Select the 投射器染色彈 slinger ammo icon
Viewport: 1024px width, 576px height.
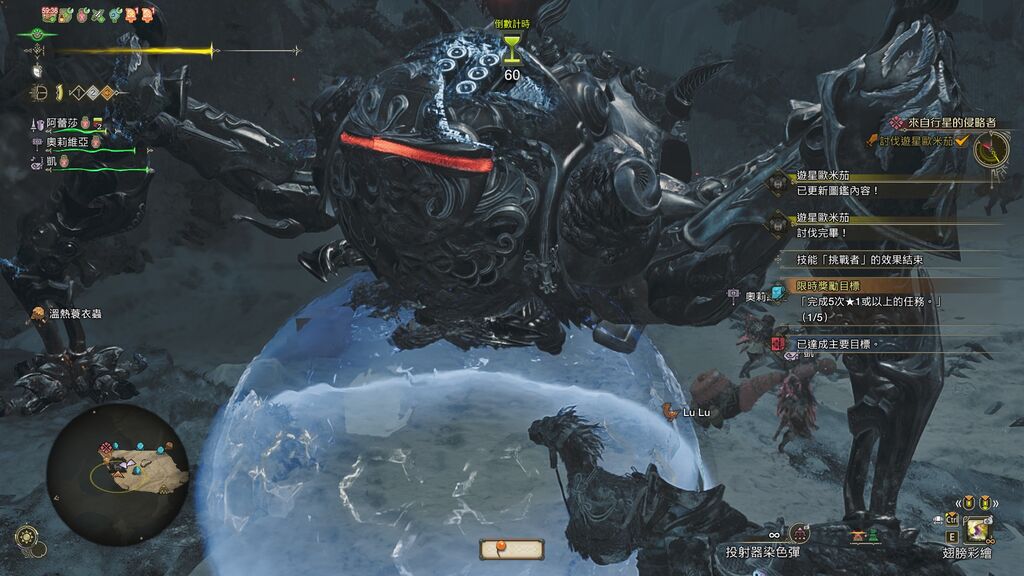(798, 533)
